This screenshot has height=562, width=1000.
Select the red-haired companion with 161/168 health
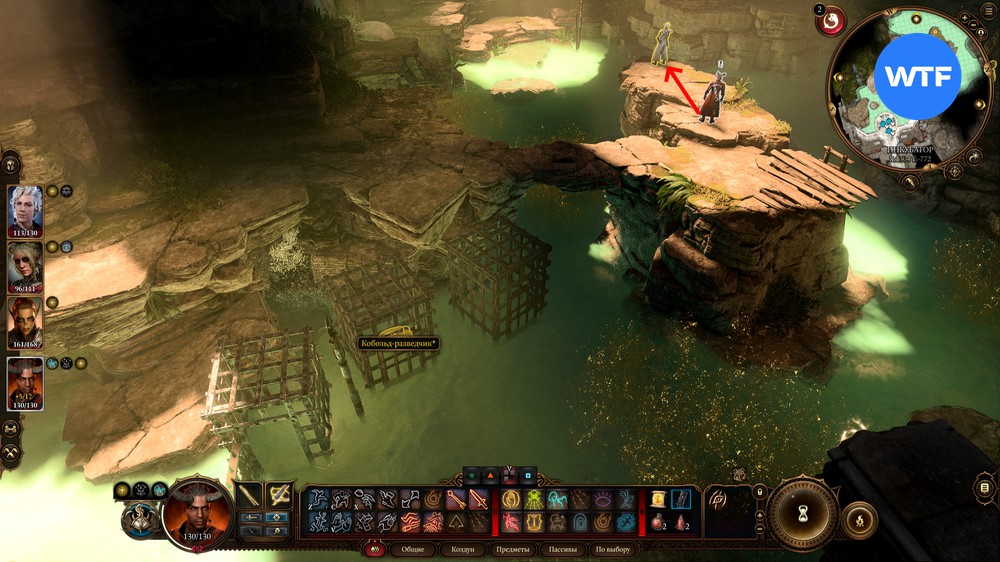point(25,321)
